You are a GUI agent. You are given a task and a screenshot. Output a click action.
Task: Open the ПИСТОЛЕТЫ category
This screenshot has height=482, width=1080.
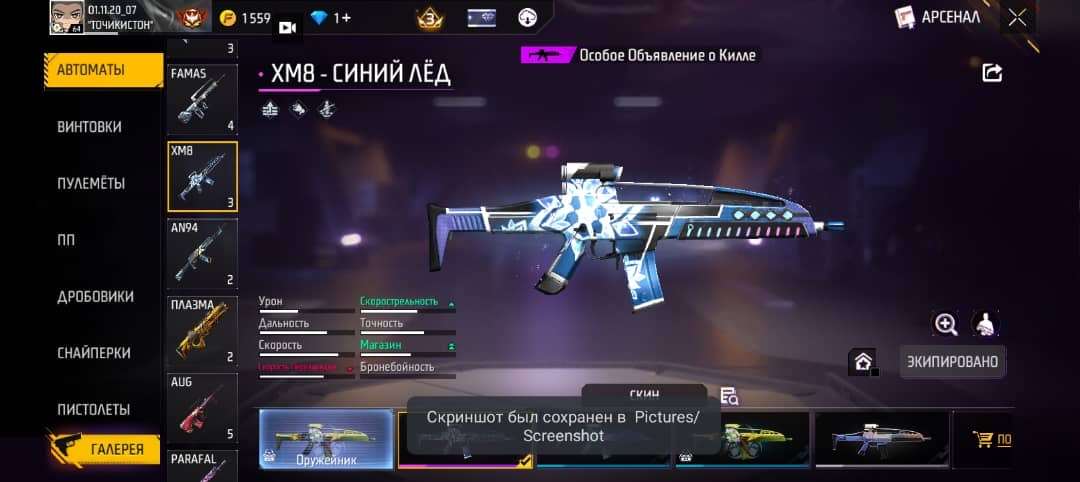[x=94, y=409]
